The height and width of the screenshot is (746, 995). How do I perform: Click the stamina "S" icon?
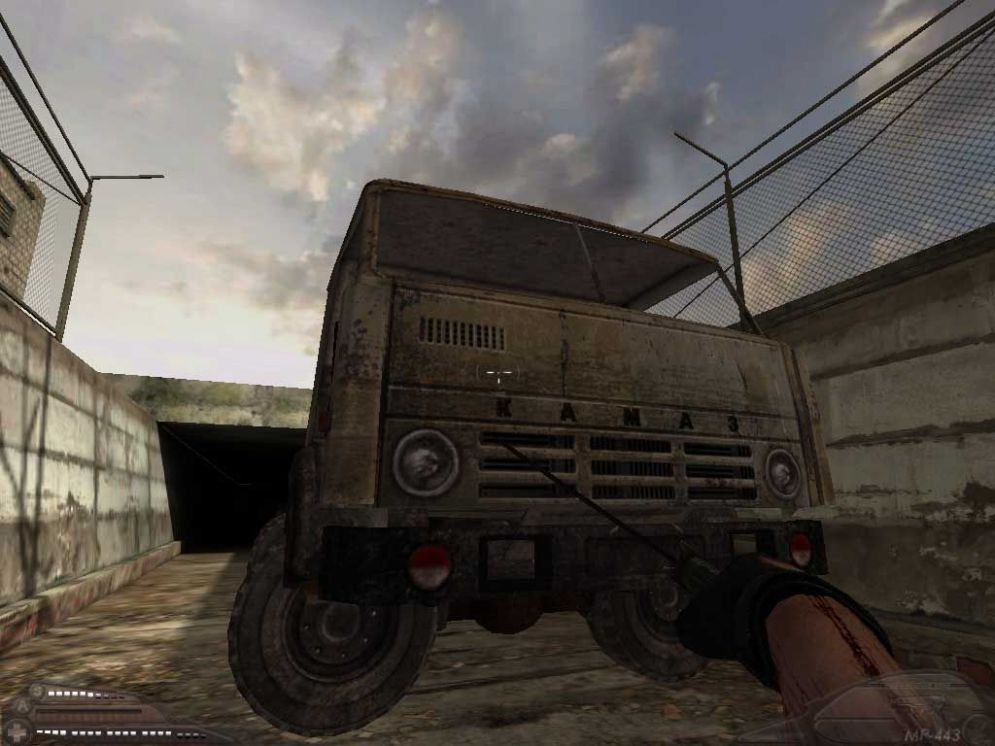pos(36,692)
